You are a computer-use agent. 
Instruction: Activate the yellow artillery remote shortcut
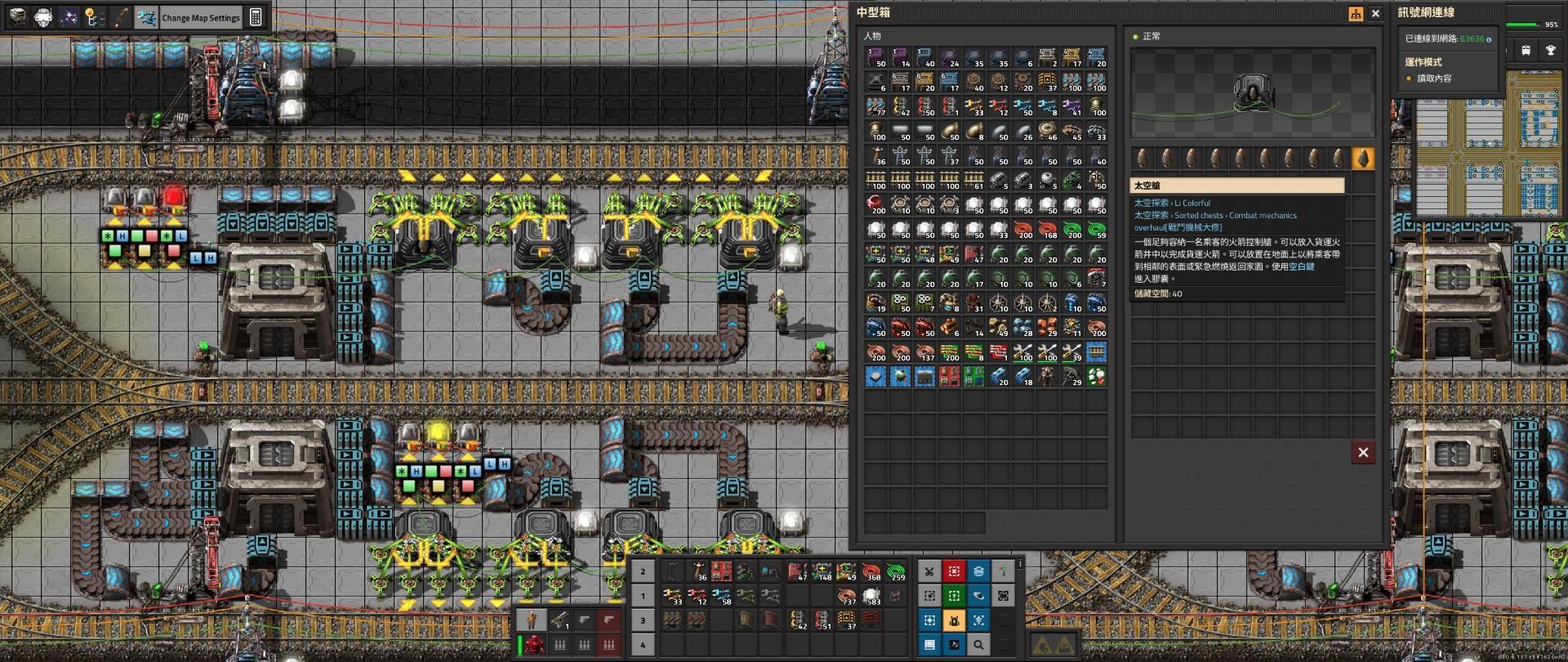pos(955,620)
